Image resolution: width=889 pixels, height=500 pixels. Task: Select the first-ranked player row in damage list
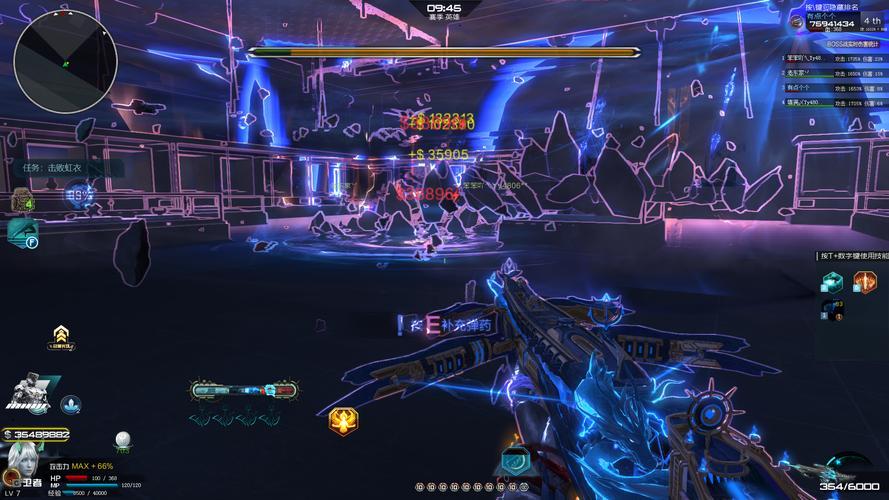pyautogui.click(x=834, y=58)
